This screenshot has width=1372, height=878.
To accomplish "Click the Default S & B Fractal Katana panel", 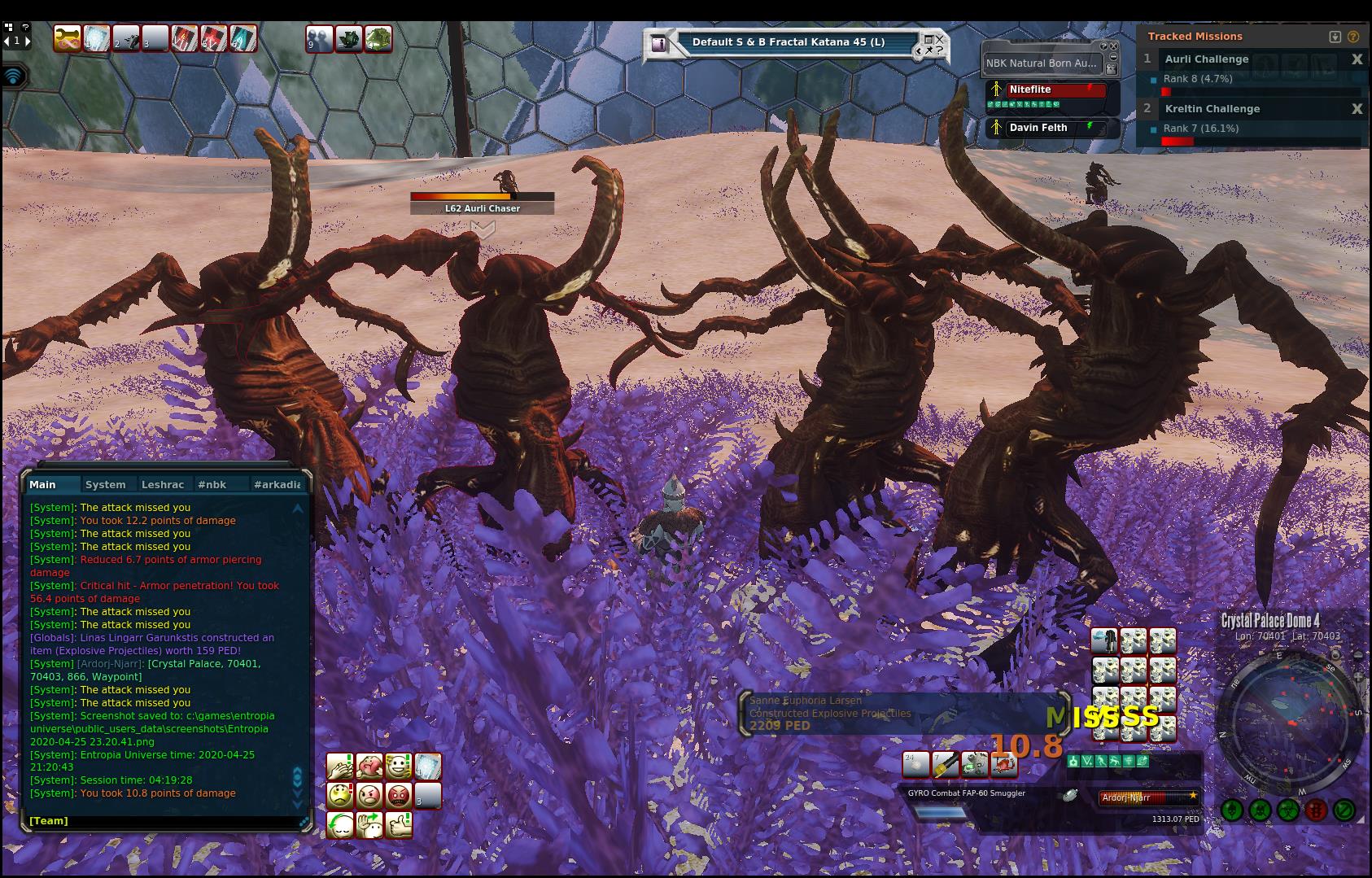I will [x=788, y=42].
